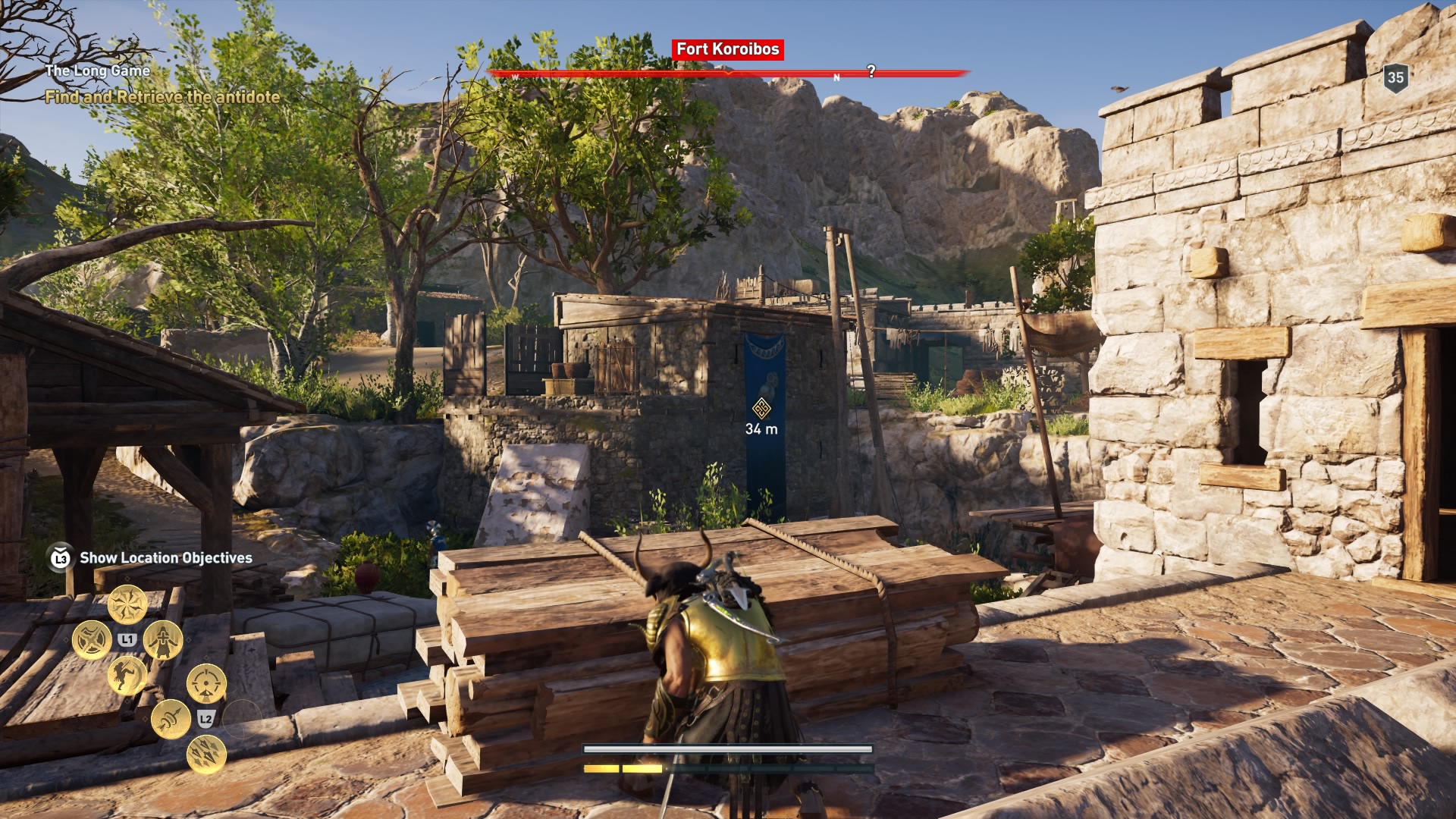Trigger the radial burst melee ability
1456x819 pixels.
coord(127,604)
